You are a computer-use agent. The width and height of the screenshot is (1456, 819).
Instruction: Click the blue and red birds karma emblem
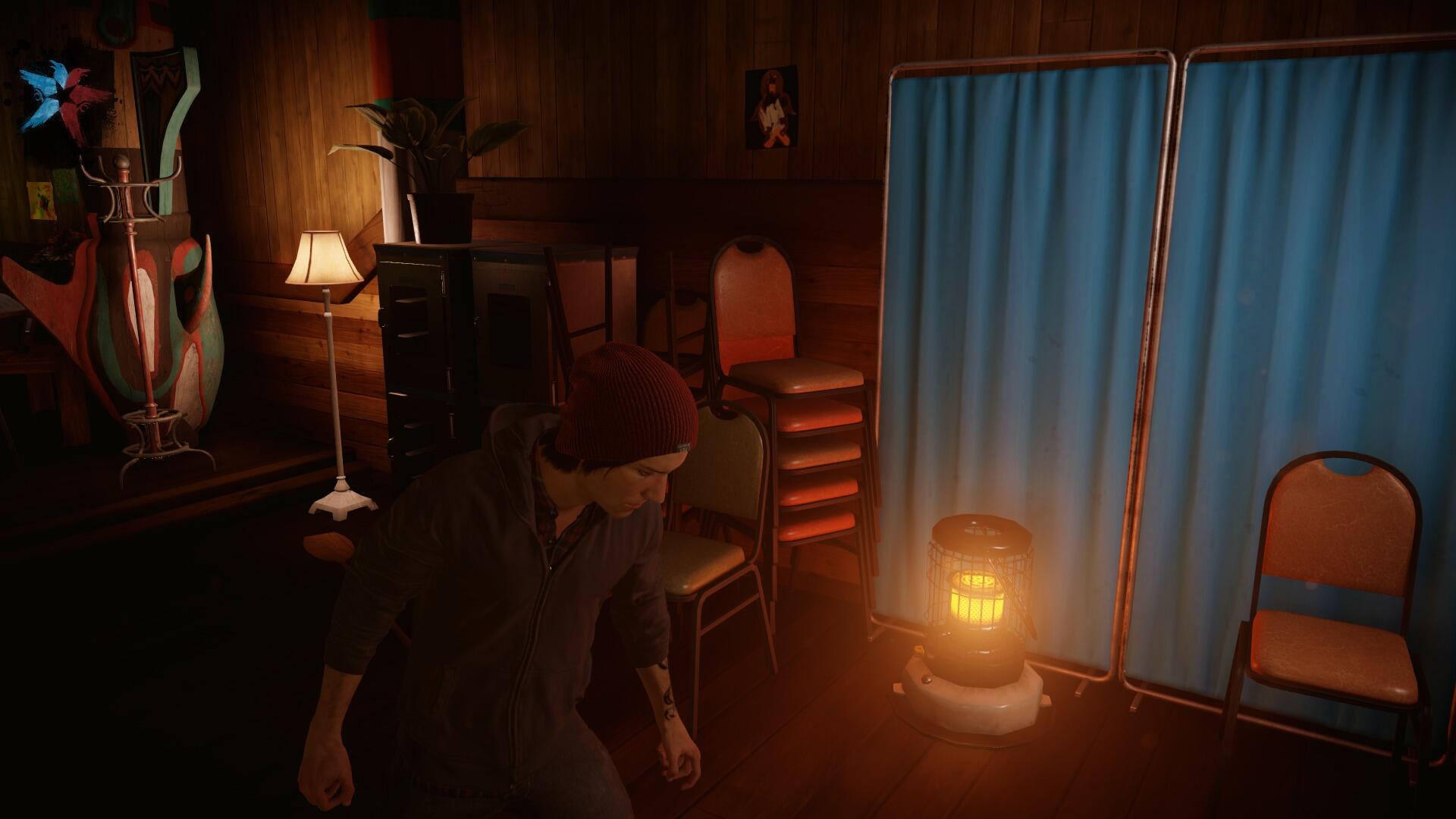coord(64,97)
